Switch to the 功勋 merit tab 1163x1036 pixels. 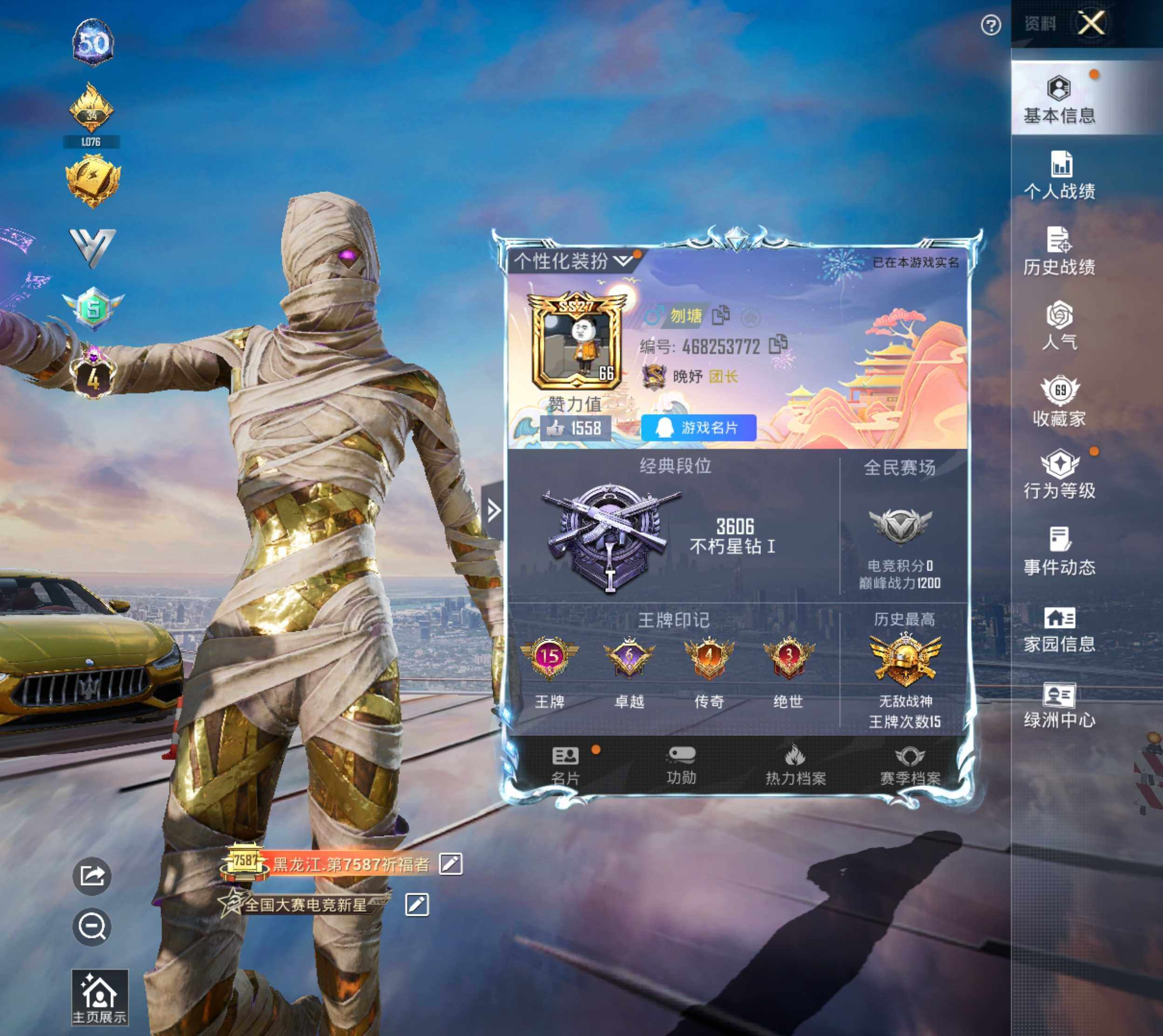(681, 765)
